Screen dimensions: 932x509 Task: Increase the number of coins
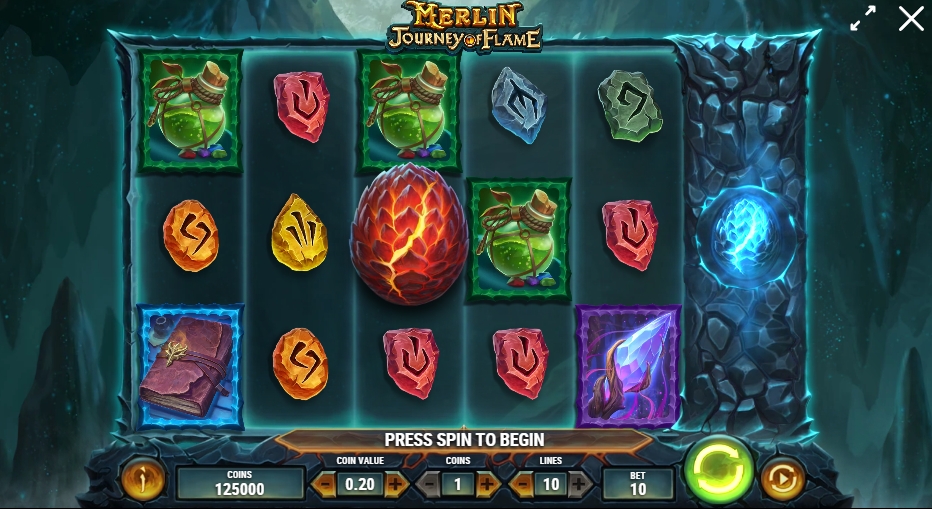(488, 484)
